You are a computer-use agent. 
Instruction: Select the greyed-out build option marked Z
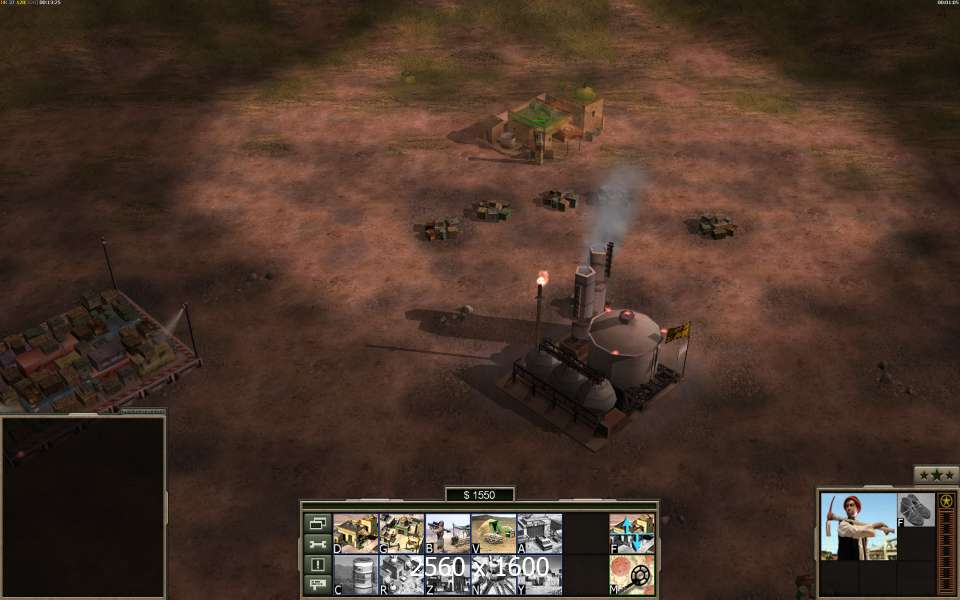(447, 575)
